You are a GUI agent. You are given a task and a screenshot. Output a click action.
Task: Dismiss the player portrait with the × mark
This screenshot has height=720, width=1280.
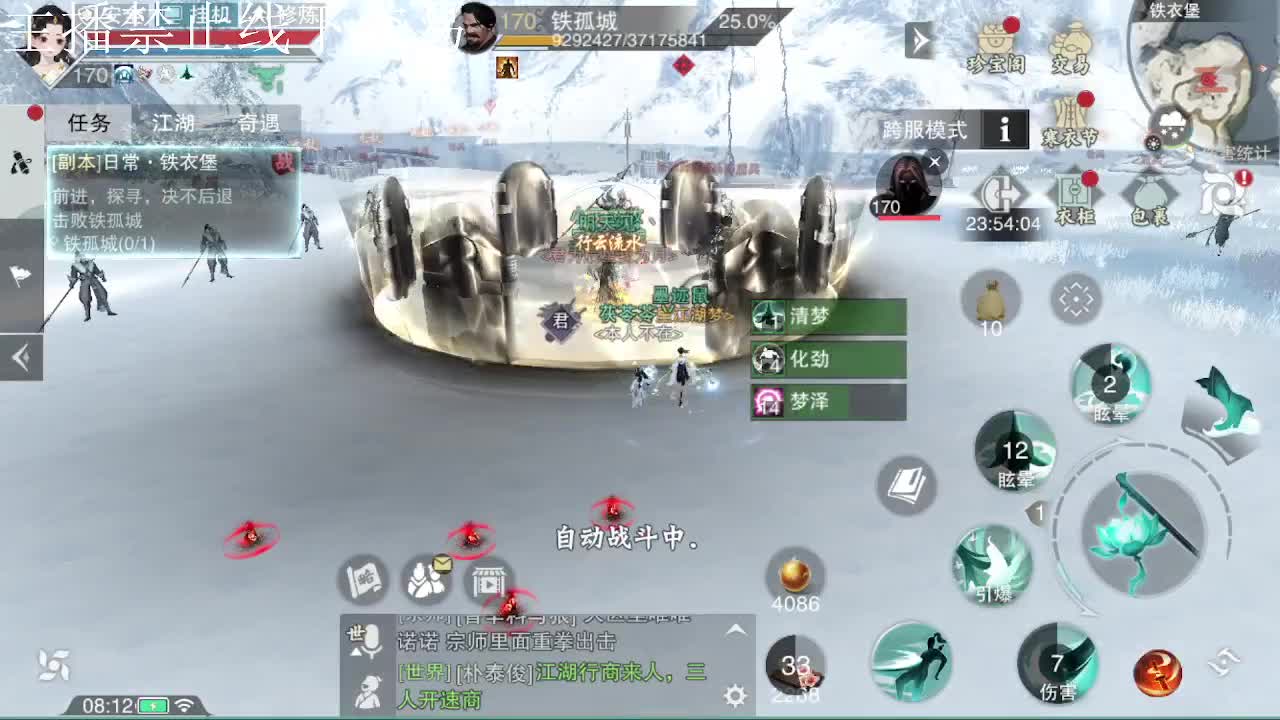(x=933, y=162)
